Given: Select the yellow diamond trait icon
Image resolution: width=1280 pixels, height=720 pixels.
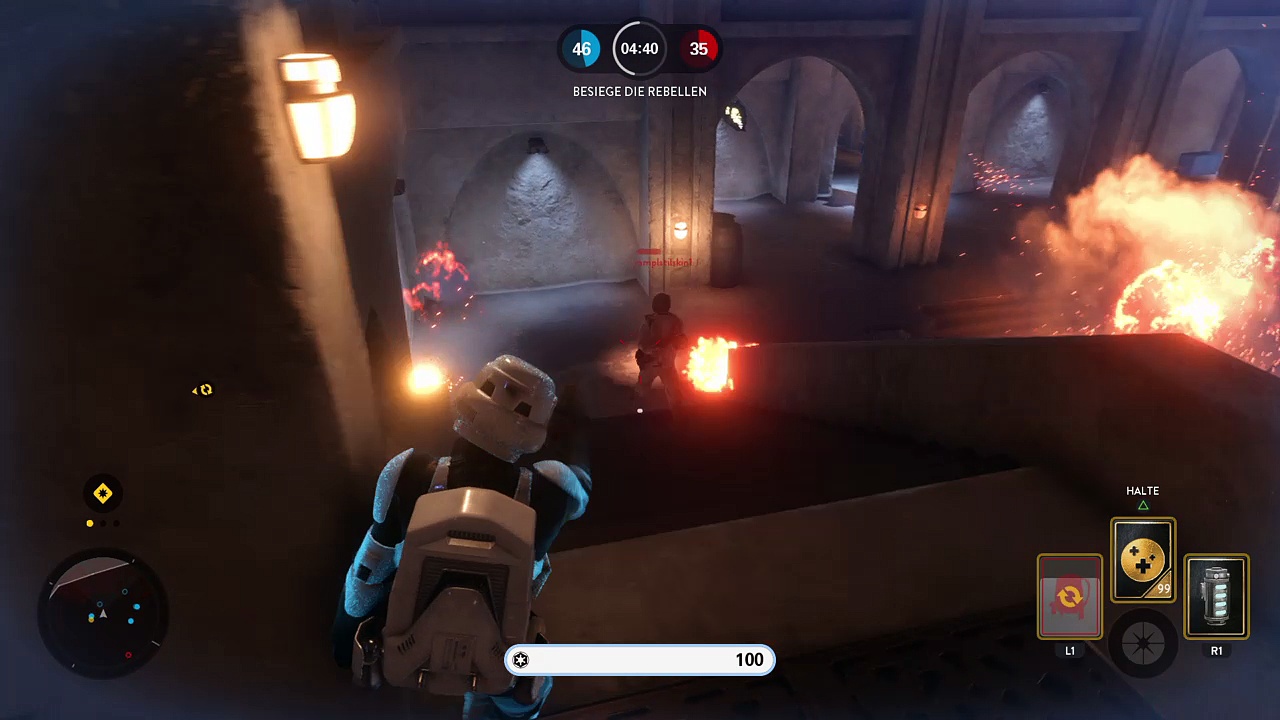Looking at the screenshot, I should pyautogui.click(x=102, y=493).
